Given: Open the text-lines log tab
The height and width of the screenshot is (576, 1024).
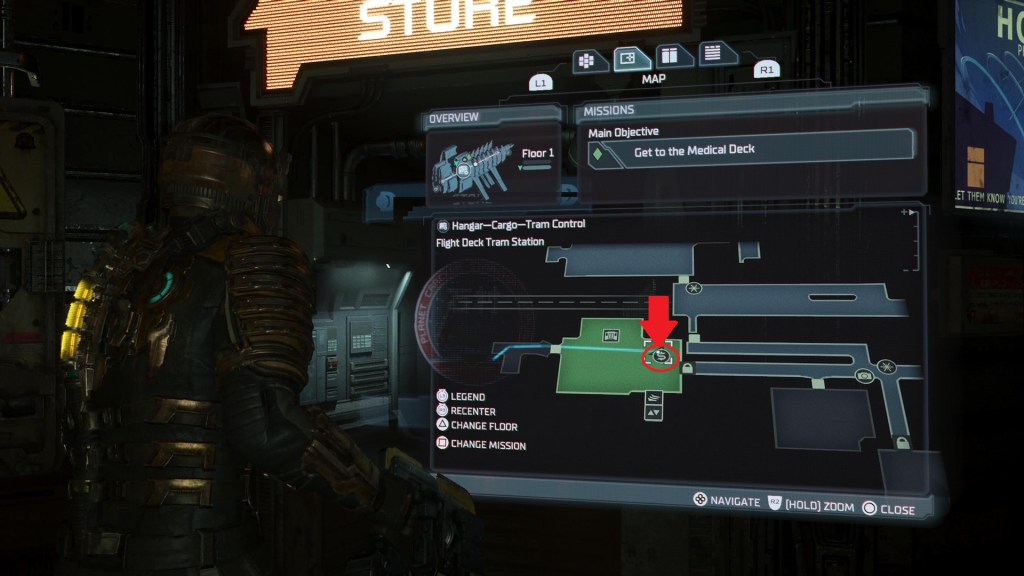Looking at the screenshot, I should (712, 53).
